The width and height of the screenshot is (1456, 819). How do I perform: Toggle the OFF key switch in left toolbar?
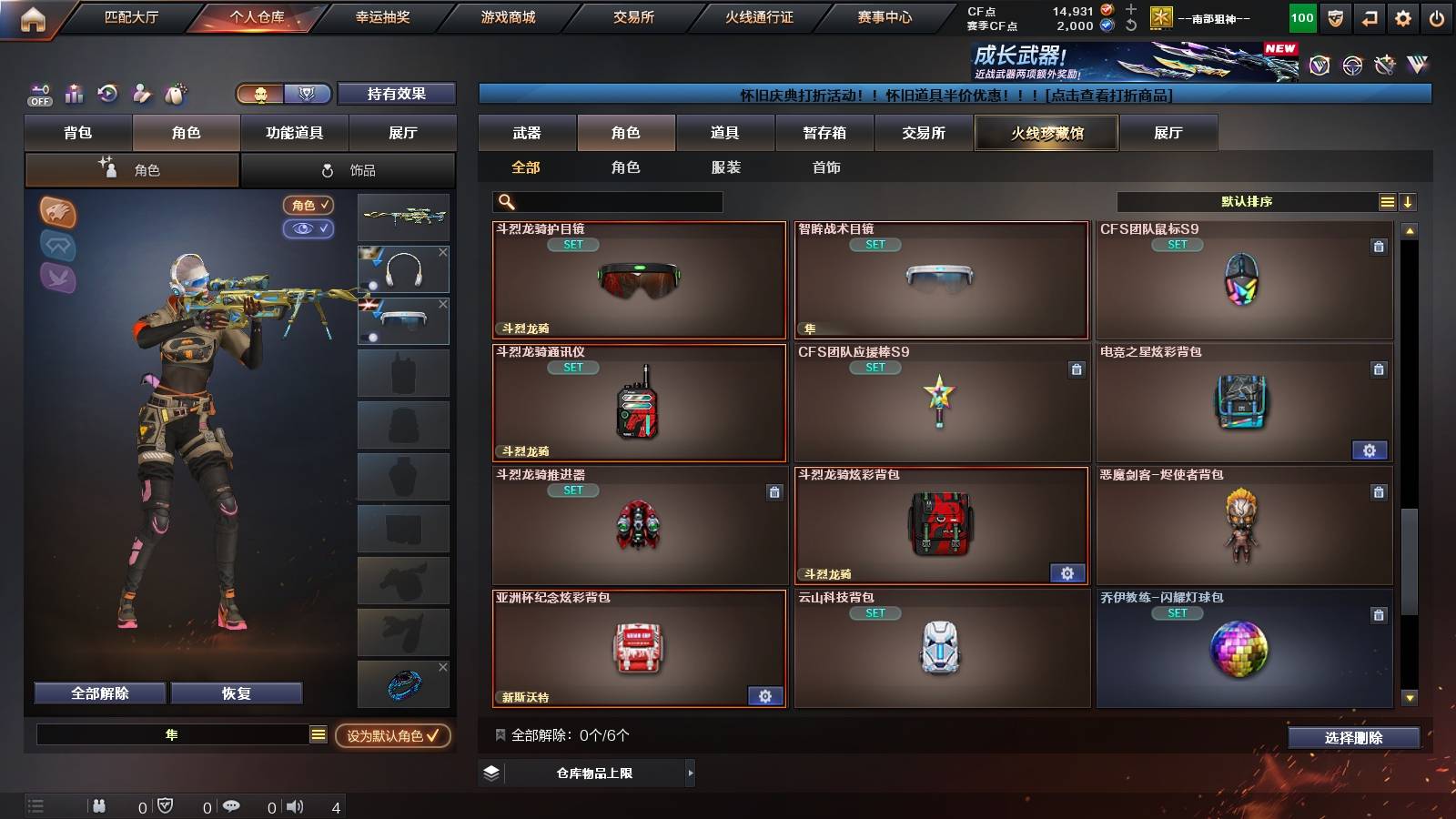(39, 95)
